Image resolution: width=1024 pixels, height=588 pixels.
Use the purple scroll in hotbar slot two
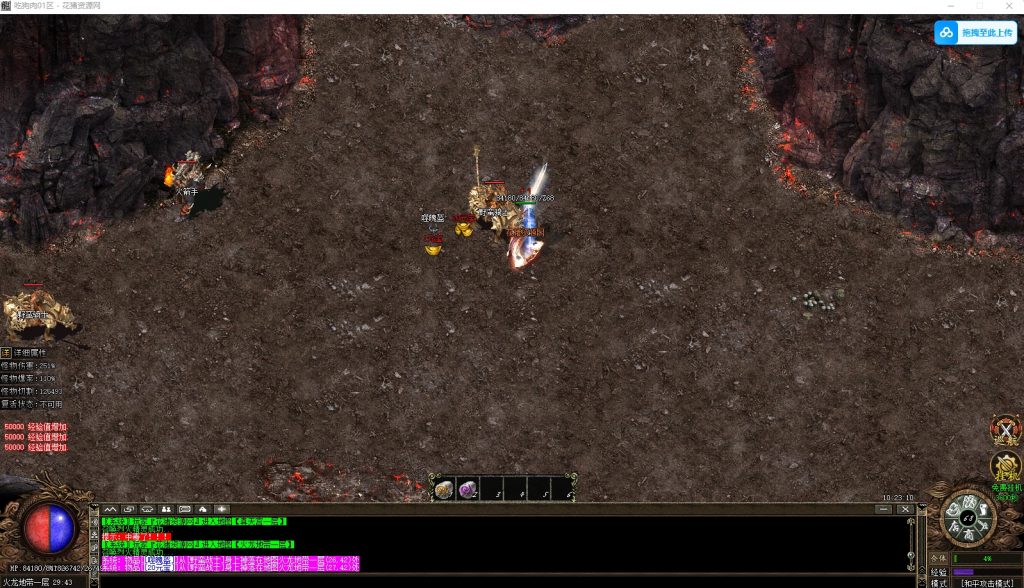467,489
